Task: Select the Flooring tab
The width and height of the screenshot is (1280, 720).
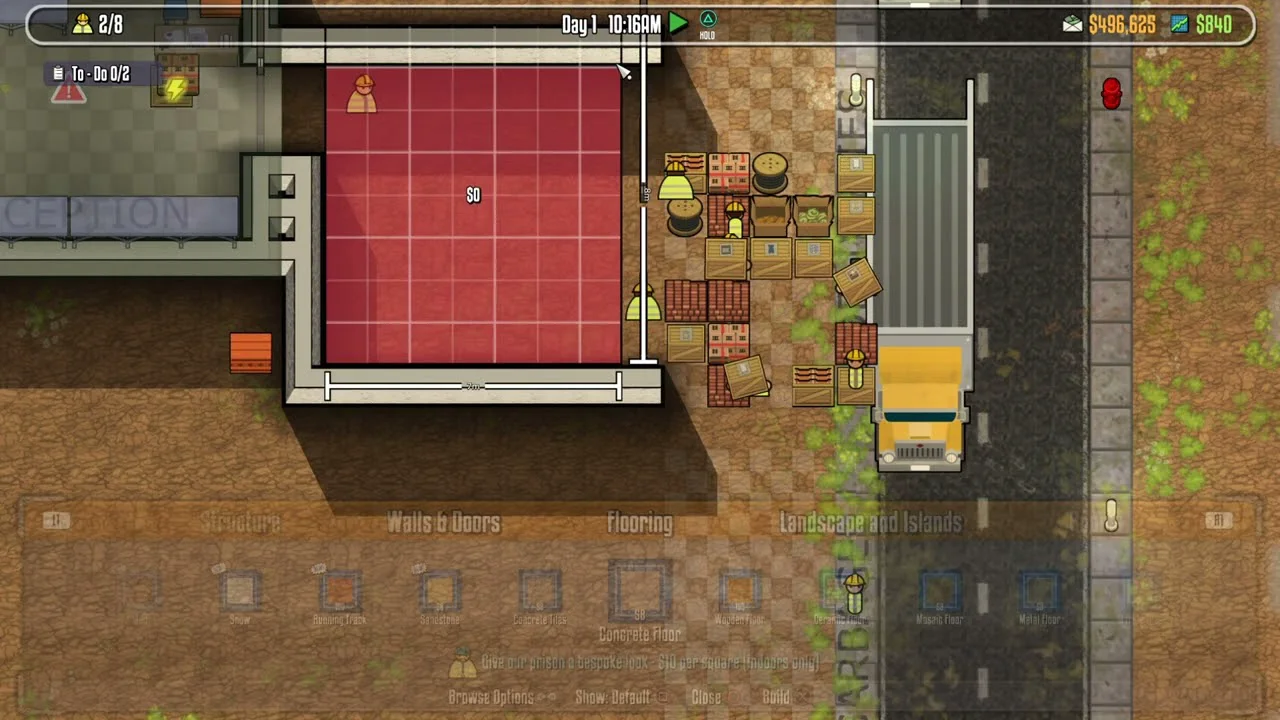Action: [640, 522]
